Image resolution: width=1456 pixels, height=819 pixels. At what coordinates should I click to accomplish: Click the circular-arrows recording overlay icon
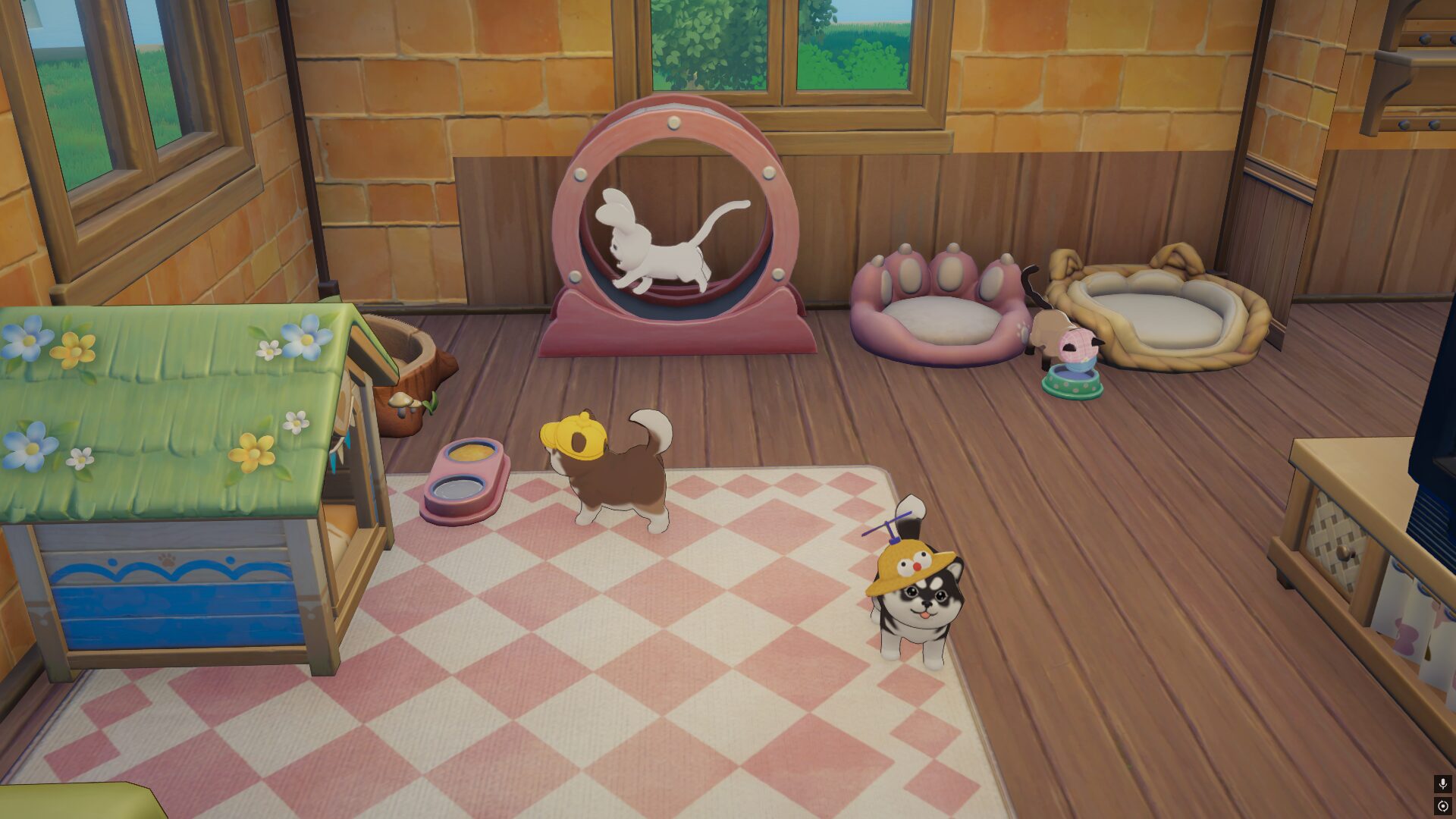point(1442,805)
